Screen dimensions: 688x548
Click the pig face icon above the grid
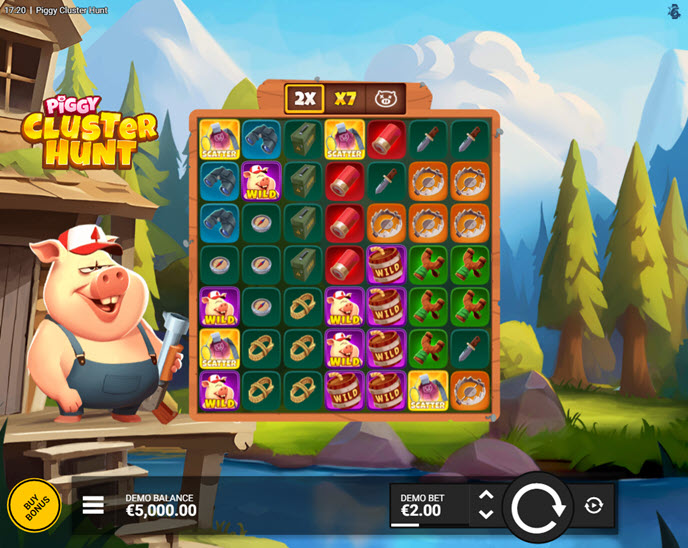386,98
